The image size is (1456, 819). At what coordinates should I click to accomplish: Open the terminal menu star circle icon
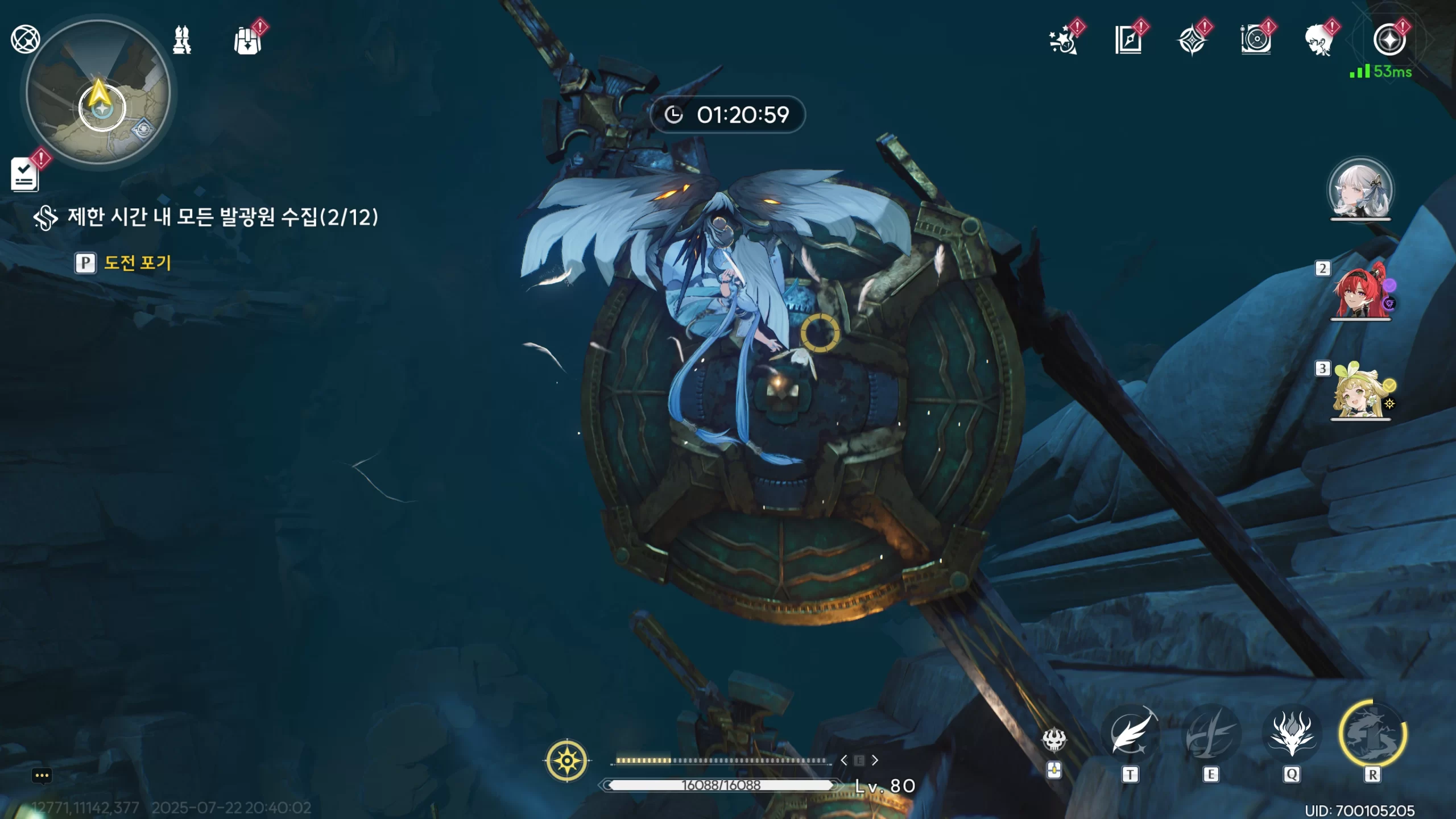tap(1389, 40)
